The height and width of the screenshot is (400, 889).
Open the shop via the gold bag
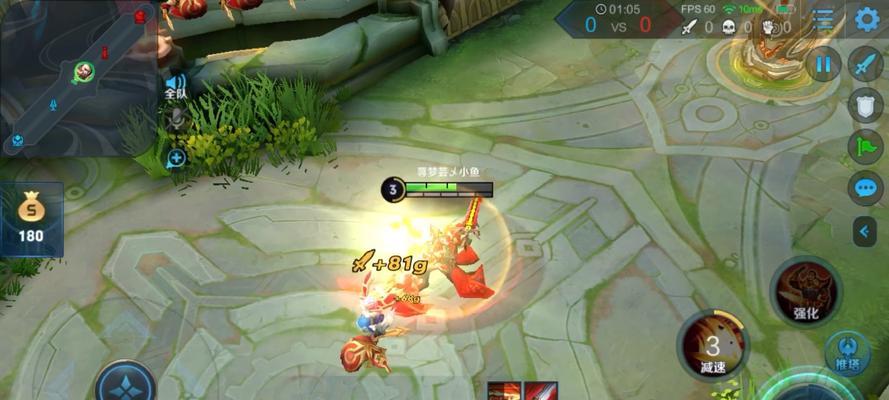tap(33, 218)
